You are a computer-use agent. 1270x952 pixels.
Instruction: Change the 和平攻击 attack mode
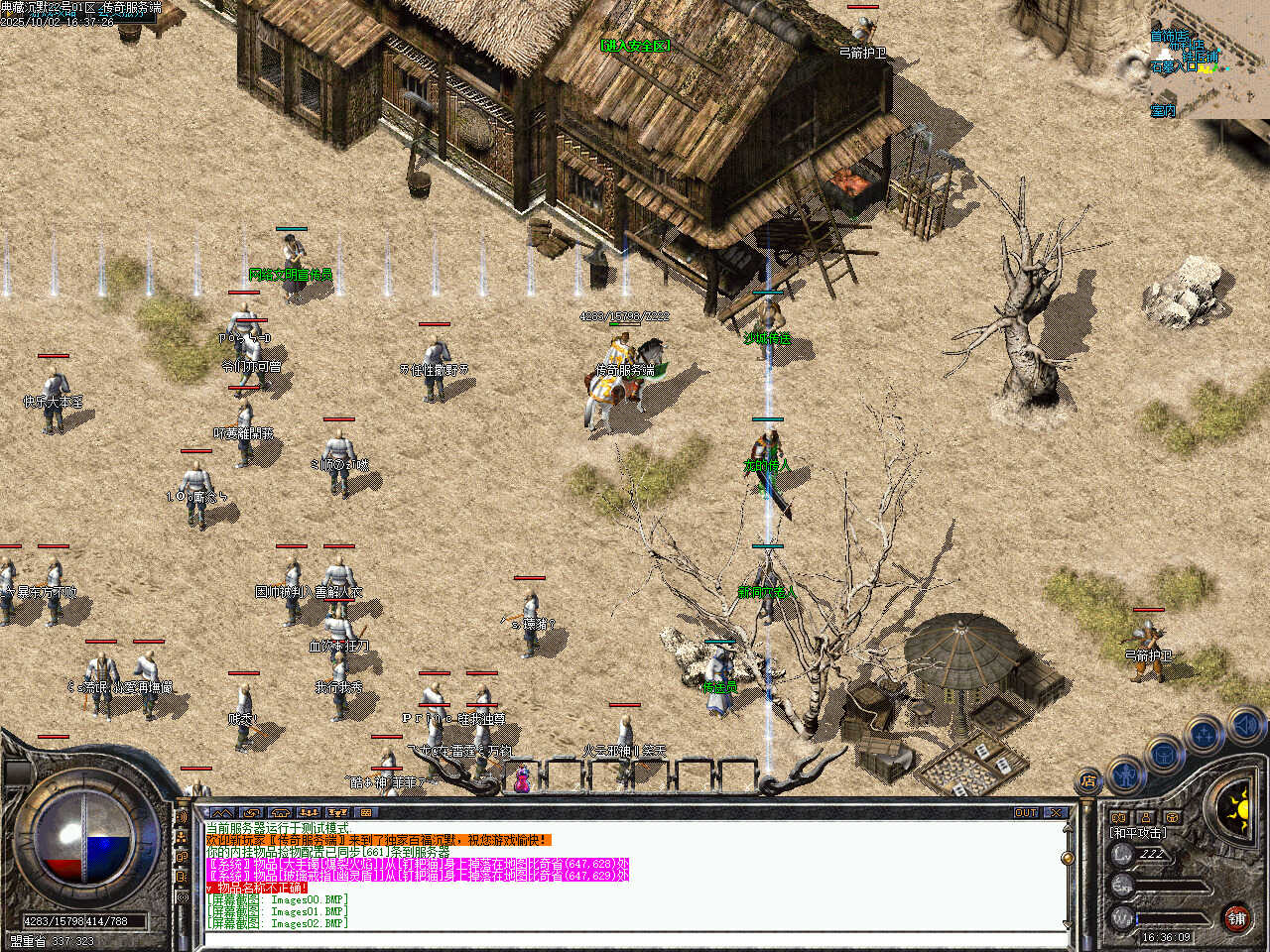pos(1137,833)
